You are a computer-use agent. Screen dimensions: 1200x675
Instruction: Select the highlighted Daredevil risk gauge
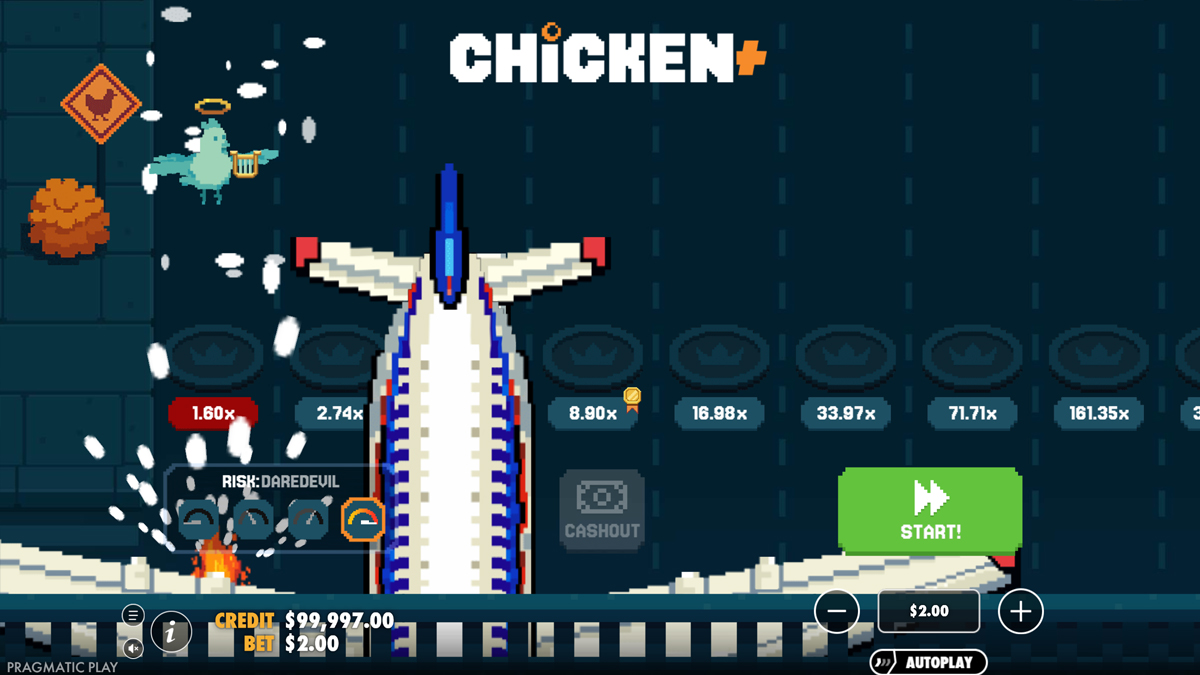pyautogui.click(x=362, y=520)
